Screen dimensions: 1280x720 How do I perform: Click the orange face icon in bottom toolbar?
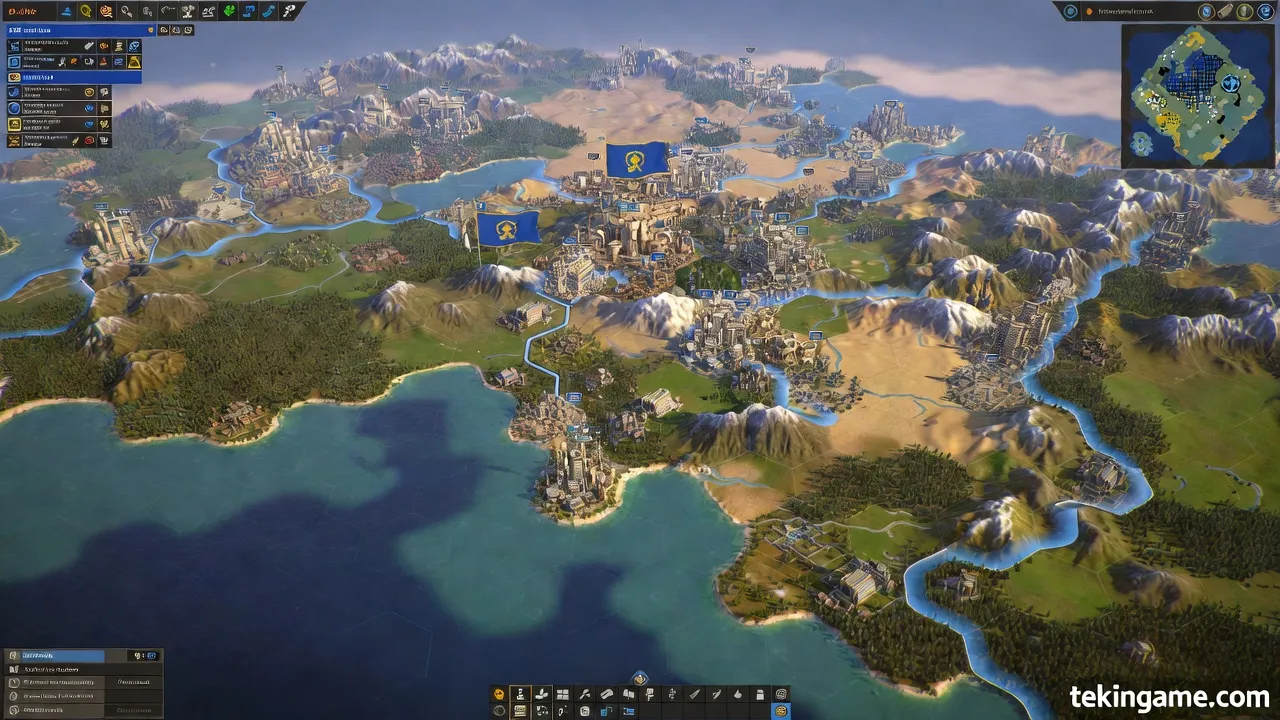[x=499, y=694]
